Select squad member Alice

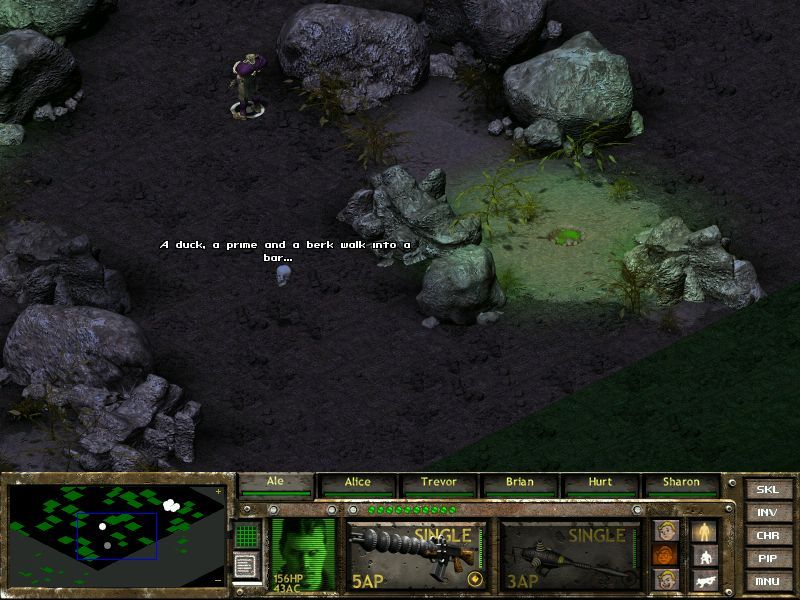click(x=357, y=484)
